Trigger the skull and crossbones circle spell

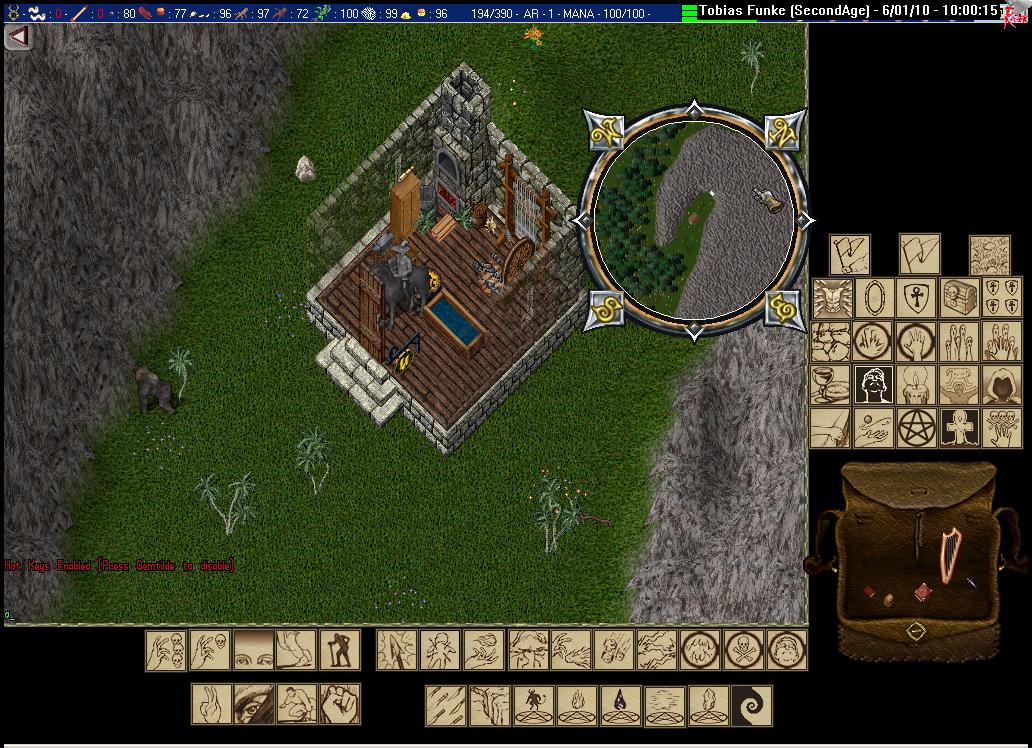743,650
